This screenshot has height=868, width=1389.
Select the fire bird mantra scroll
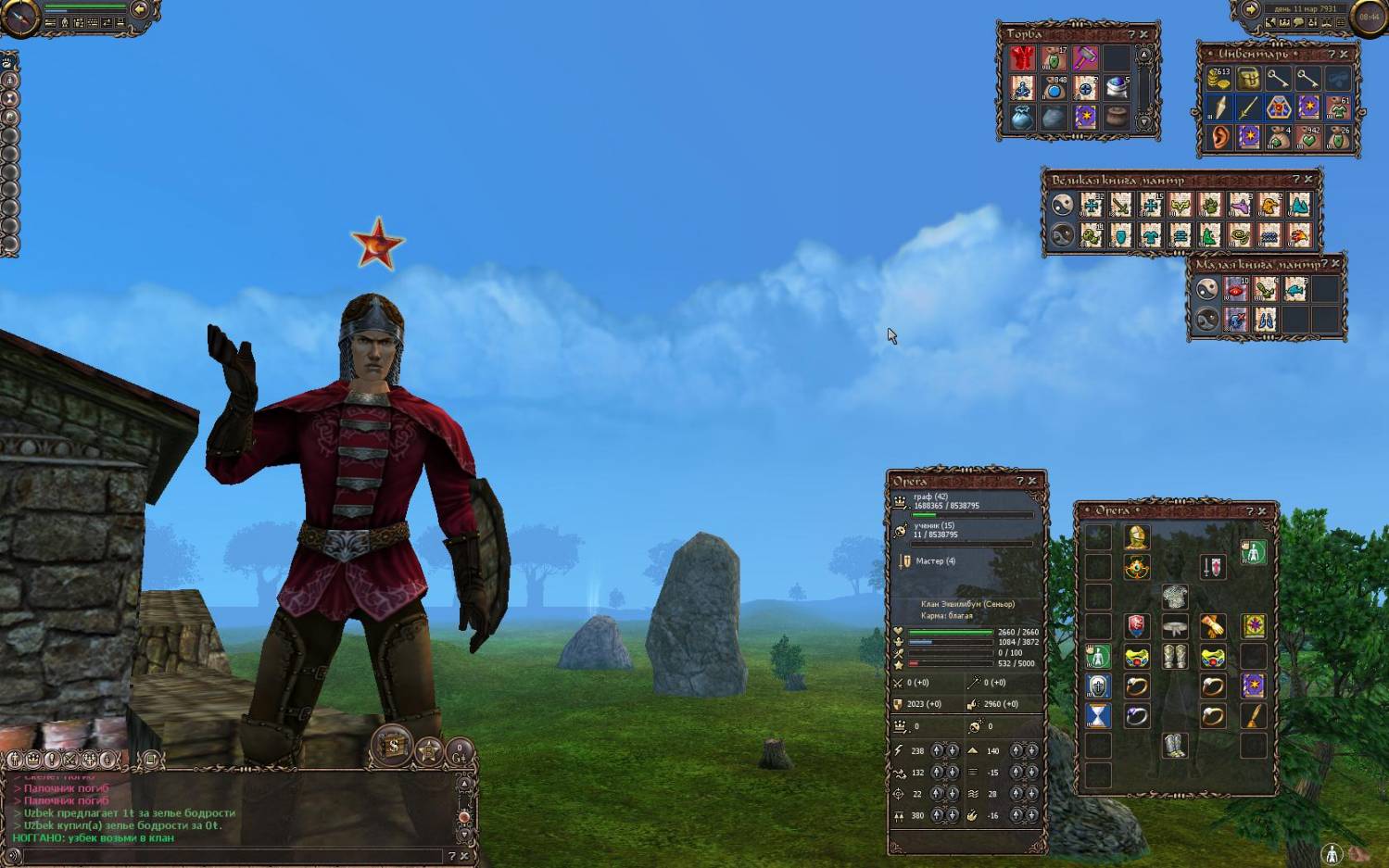tap(1299, 235)
